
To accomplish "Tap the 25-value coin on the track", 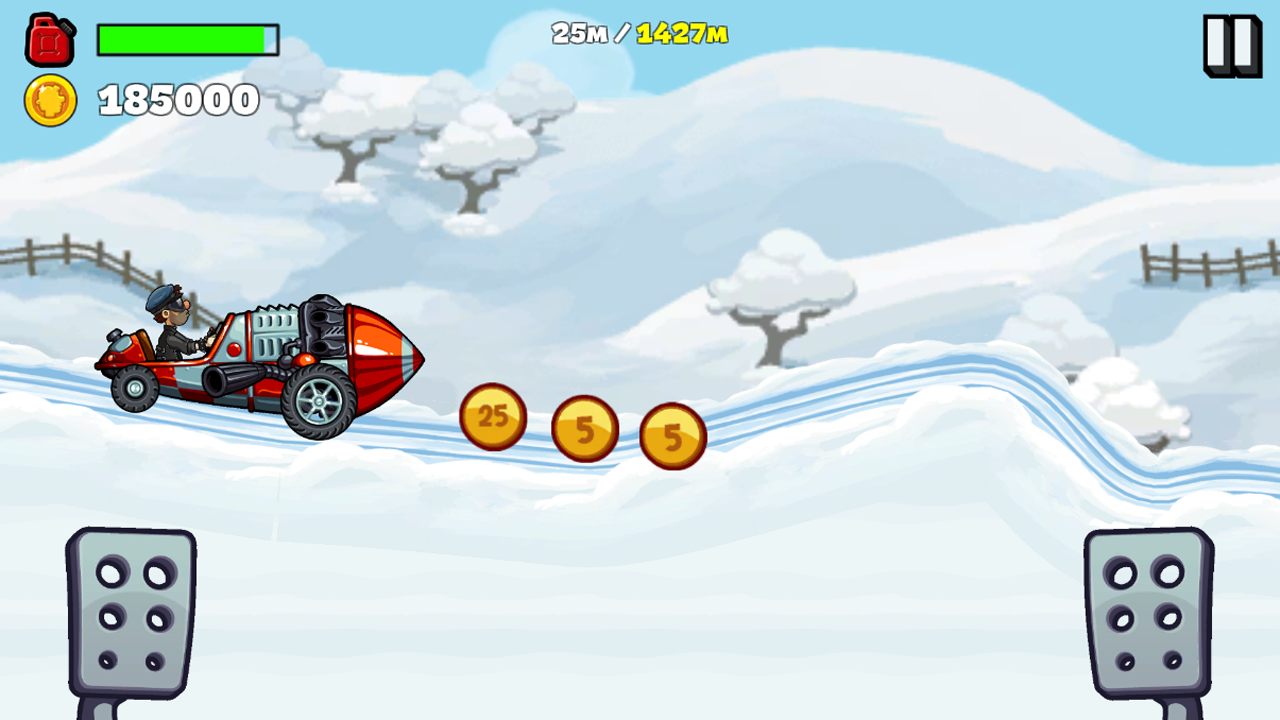I will 492,415.
